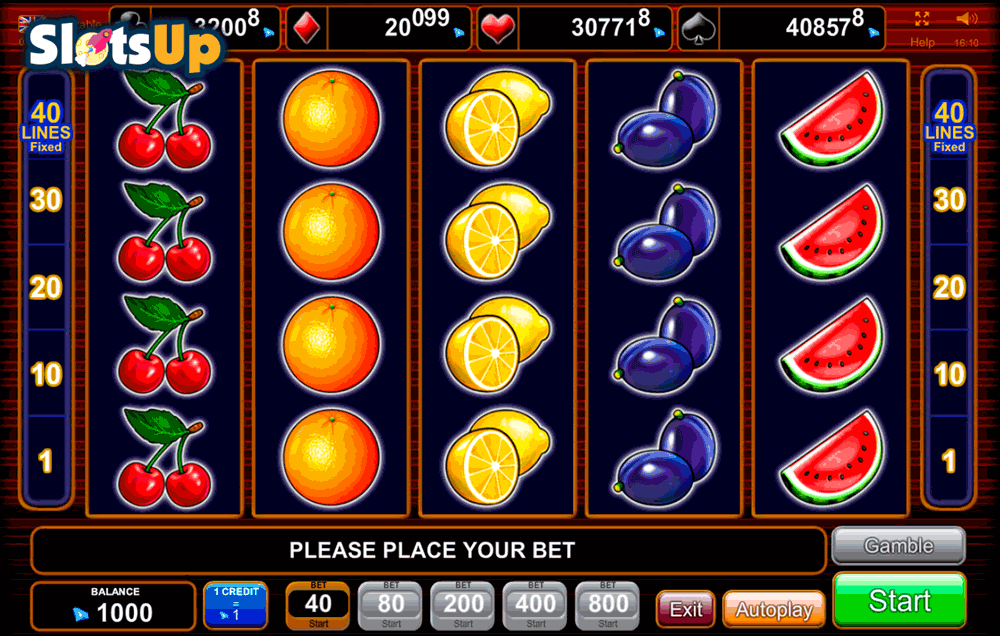Viewport: 1000px width, 636px height.
Task: Toggle fullscreen with the arrows icon
Action: click(x=922, y=19)
